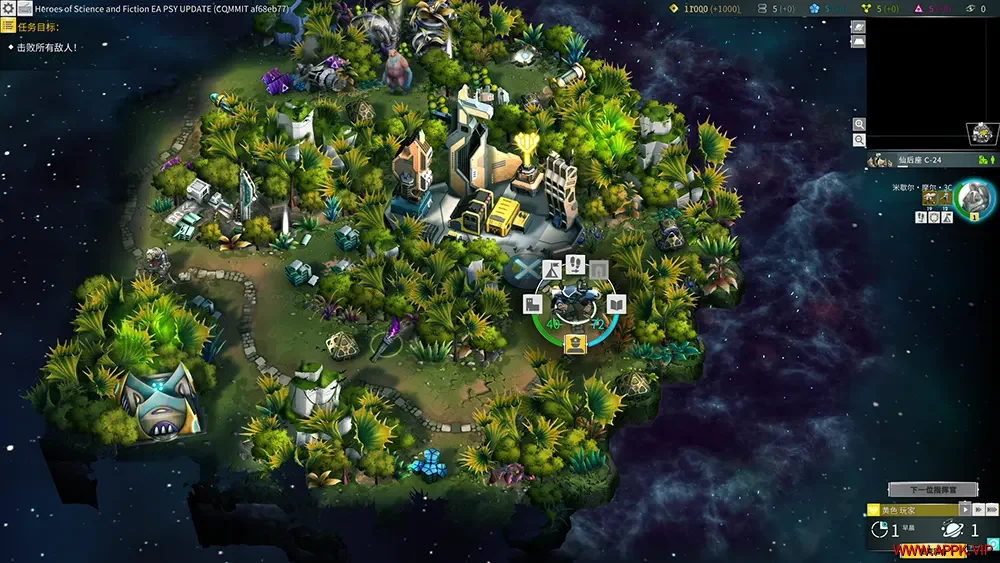Open the 任务目标 mission objectives header
Viewport: 1000px width, 563px height.
40,27
